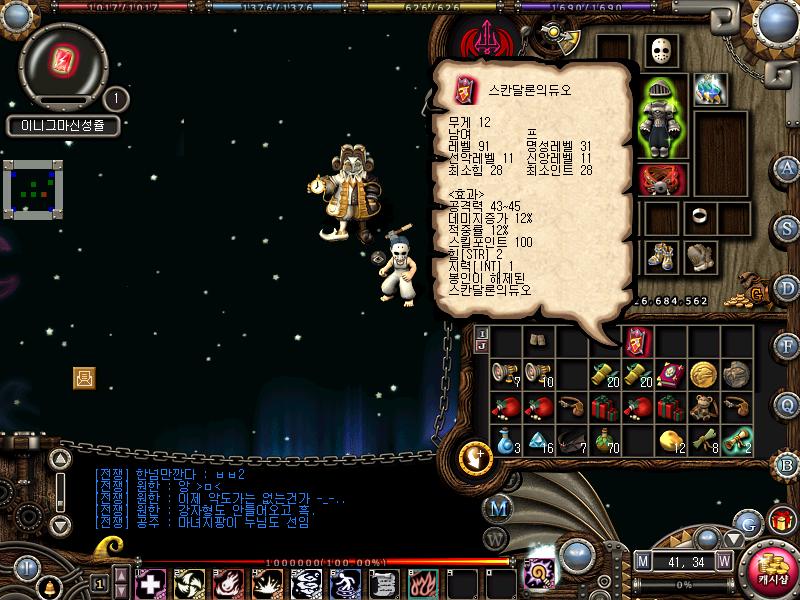Screen dimensions: 800x600
Task: Open the round A side button
Action: [788, 169]
